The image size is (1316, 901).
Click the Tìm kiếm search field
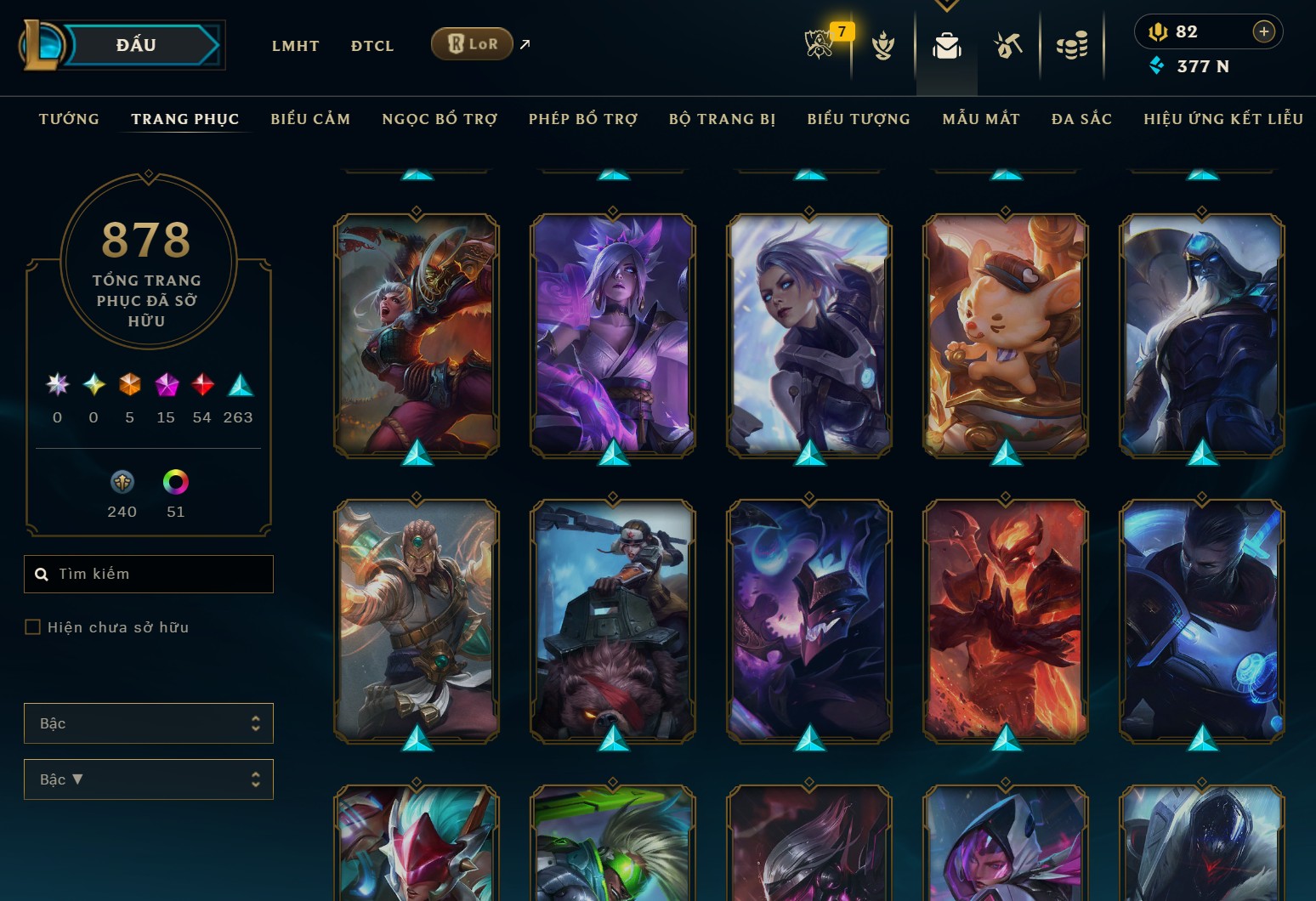149,574
